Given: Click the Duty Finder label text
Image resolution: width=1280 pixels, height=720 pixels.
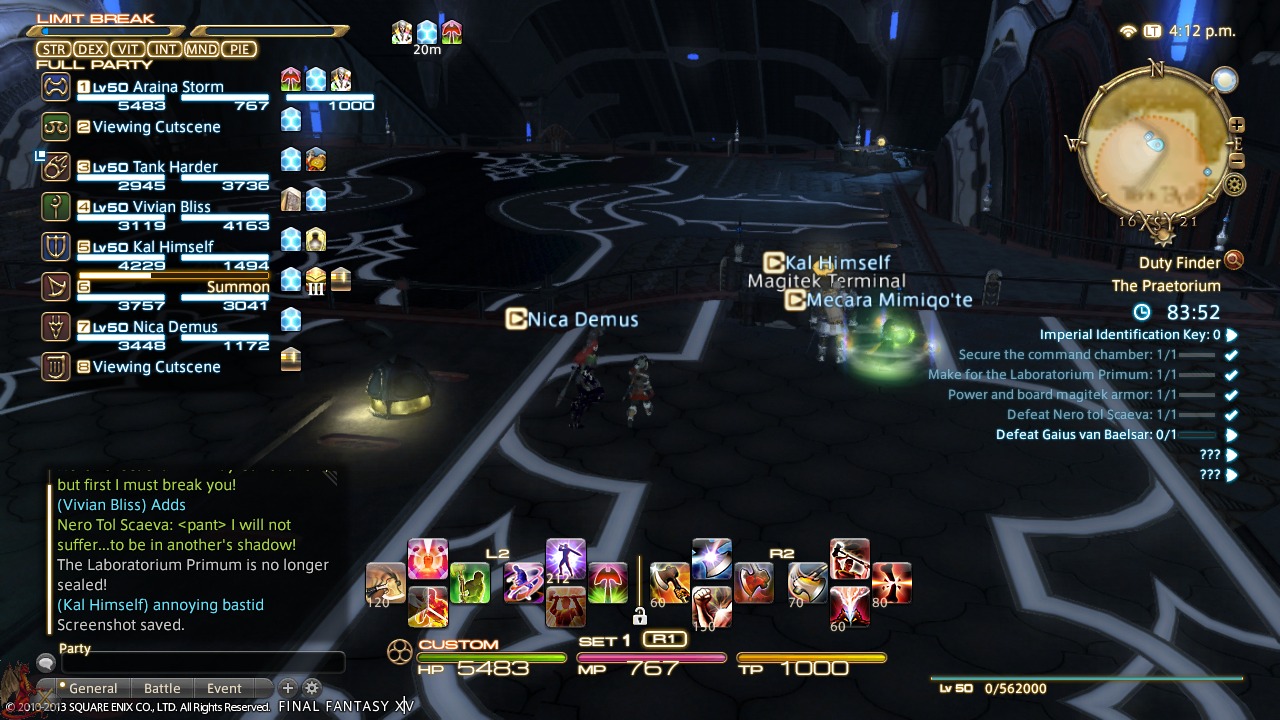Looking at the screenshot, I should [x=1180, y=262].
